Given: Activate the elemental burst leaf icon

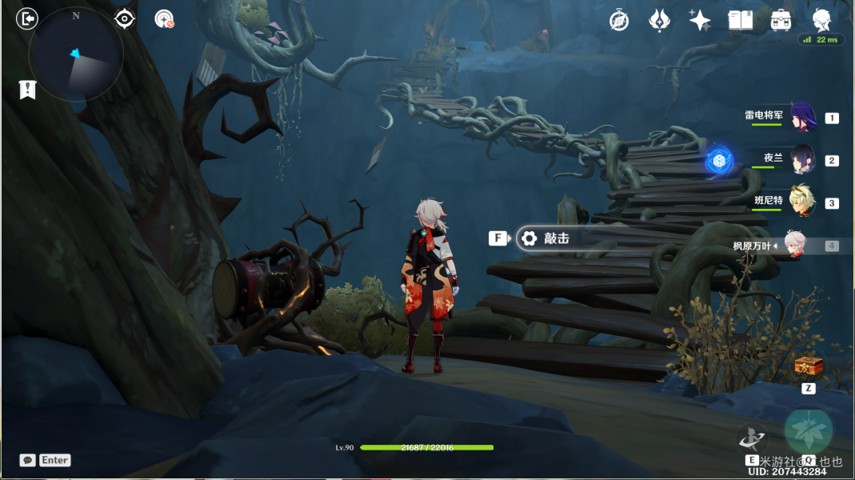Looking at the screenshot, I should point(807,431).
